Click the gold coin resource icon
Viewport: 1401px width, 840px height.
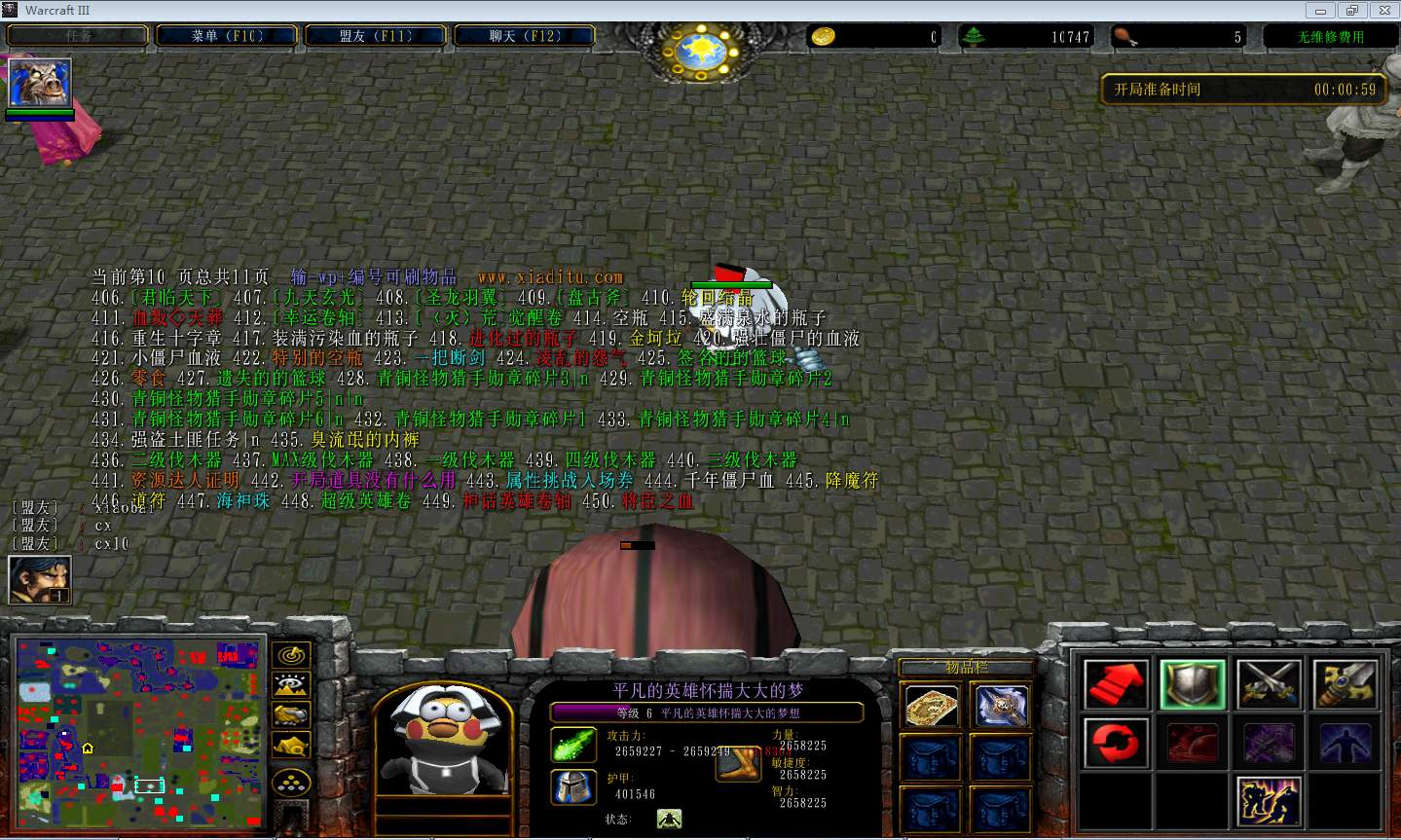[823, 35]
